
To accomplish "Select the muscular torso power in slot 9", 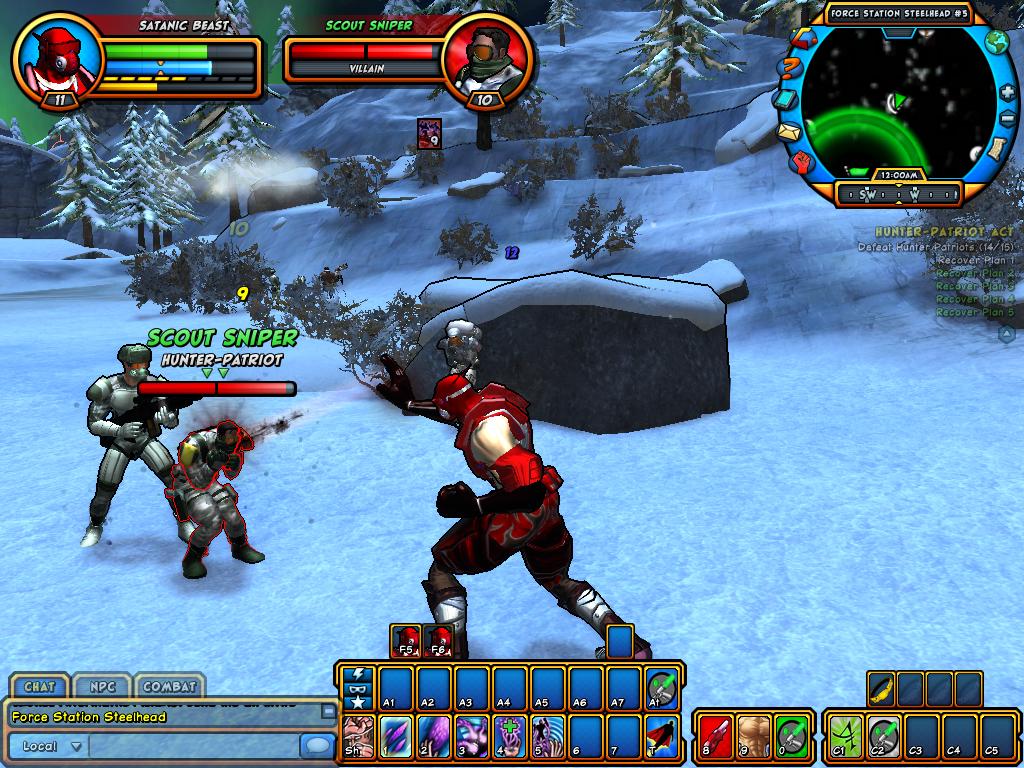I will [754, 736].
